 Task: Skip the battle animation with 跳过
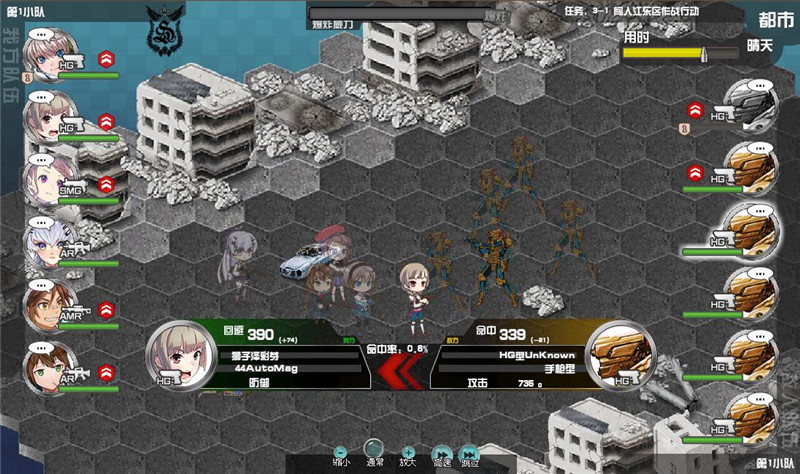pyautogui.click(x=469, y=454)
